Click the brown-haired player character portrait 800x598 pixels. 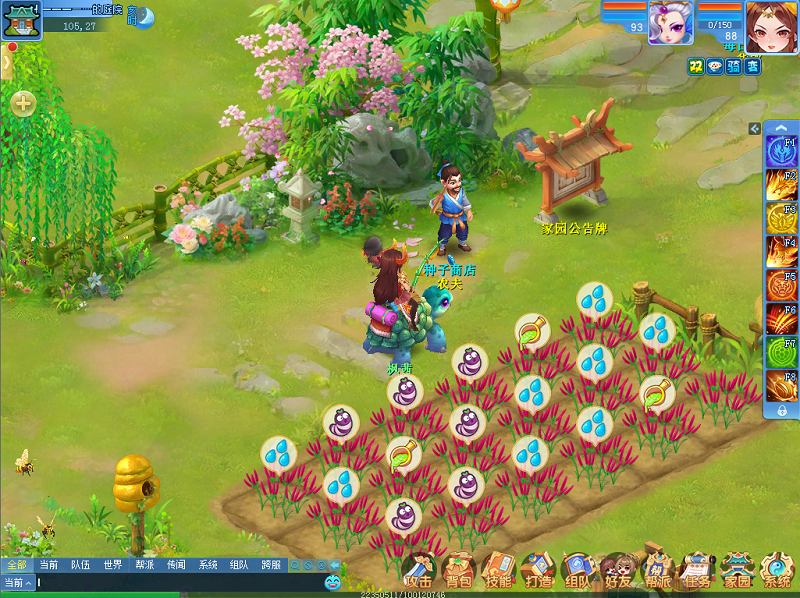click(770, 24)
